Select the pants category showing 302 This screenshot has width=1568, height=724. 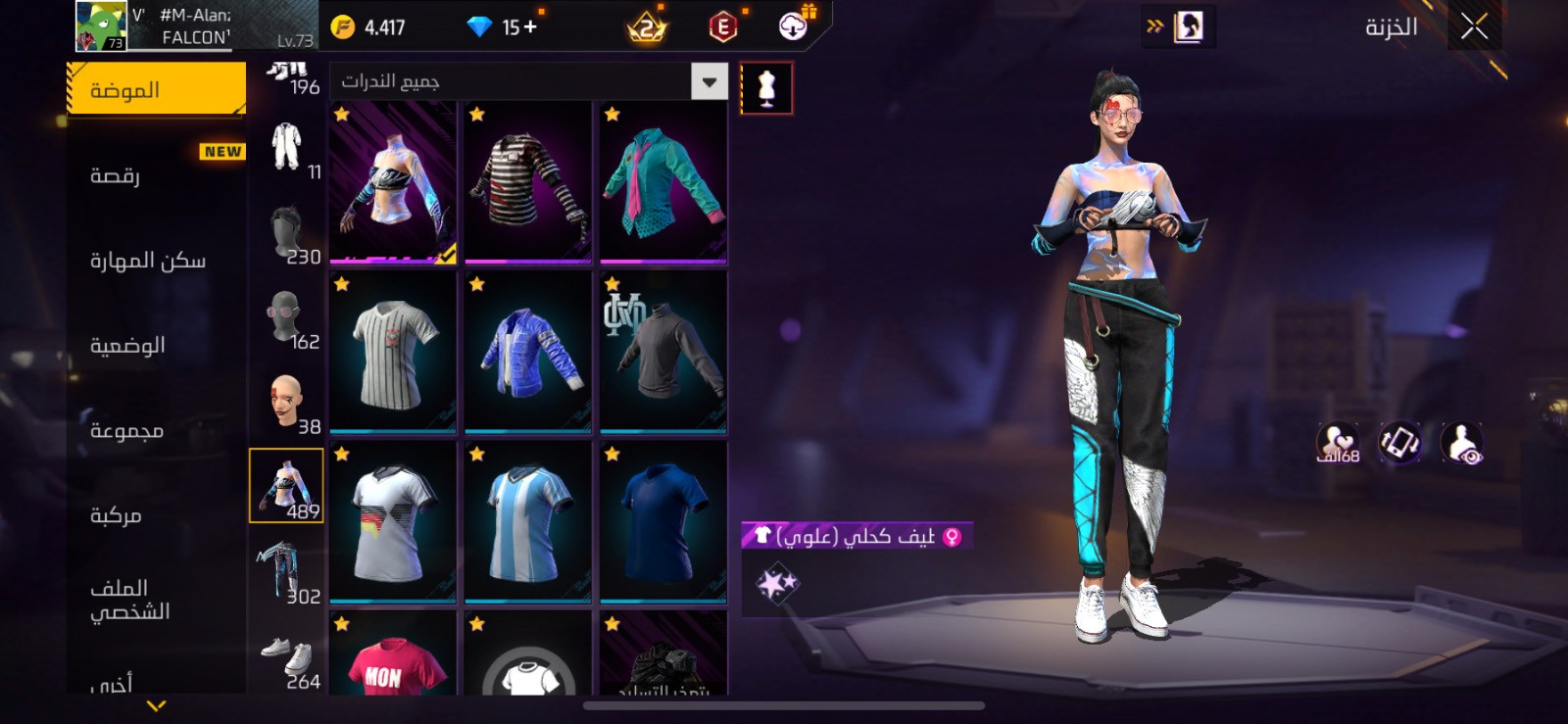pos(287,573)
